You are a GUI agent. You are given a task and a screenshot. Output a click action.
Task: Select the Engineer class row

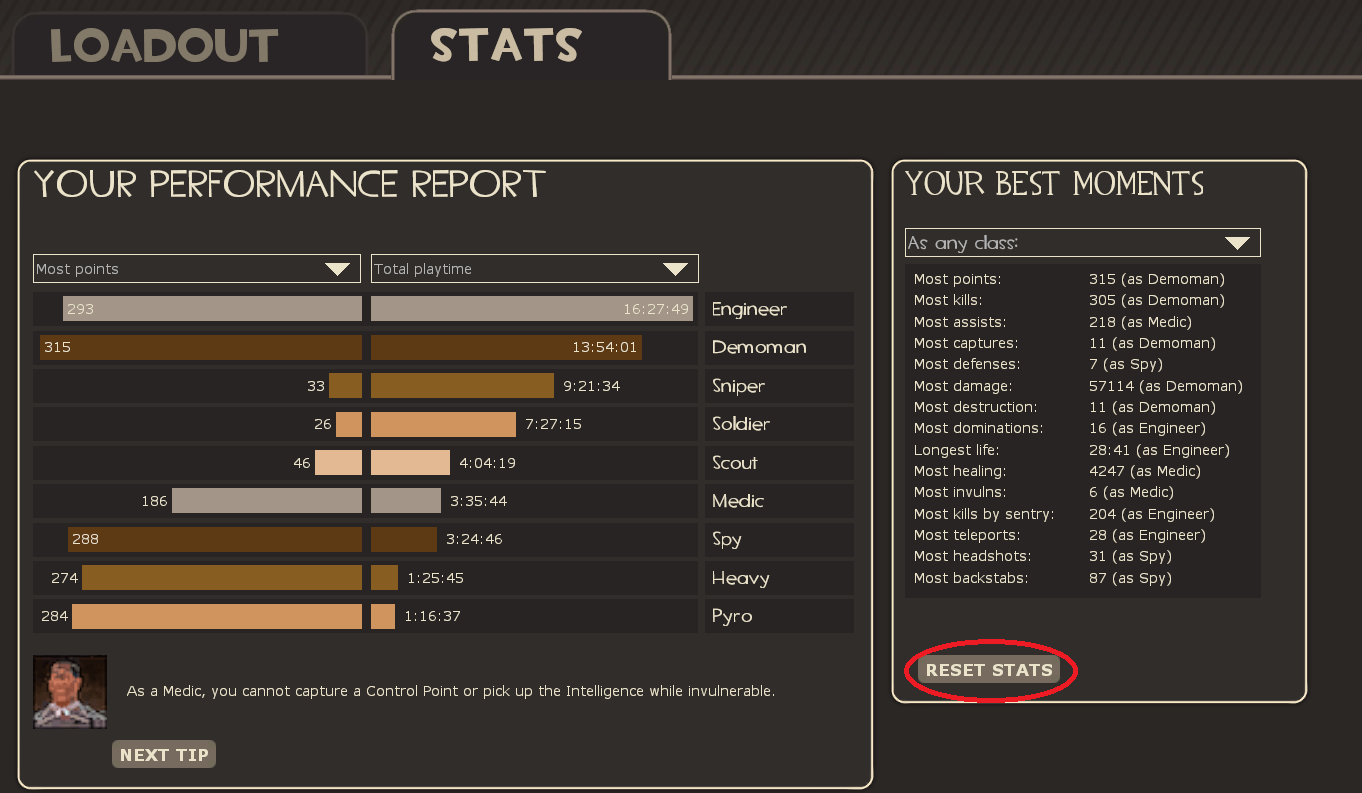pyautogui.click(x=778, y=309)
